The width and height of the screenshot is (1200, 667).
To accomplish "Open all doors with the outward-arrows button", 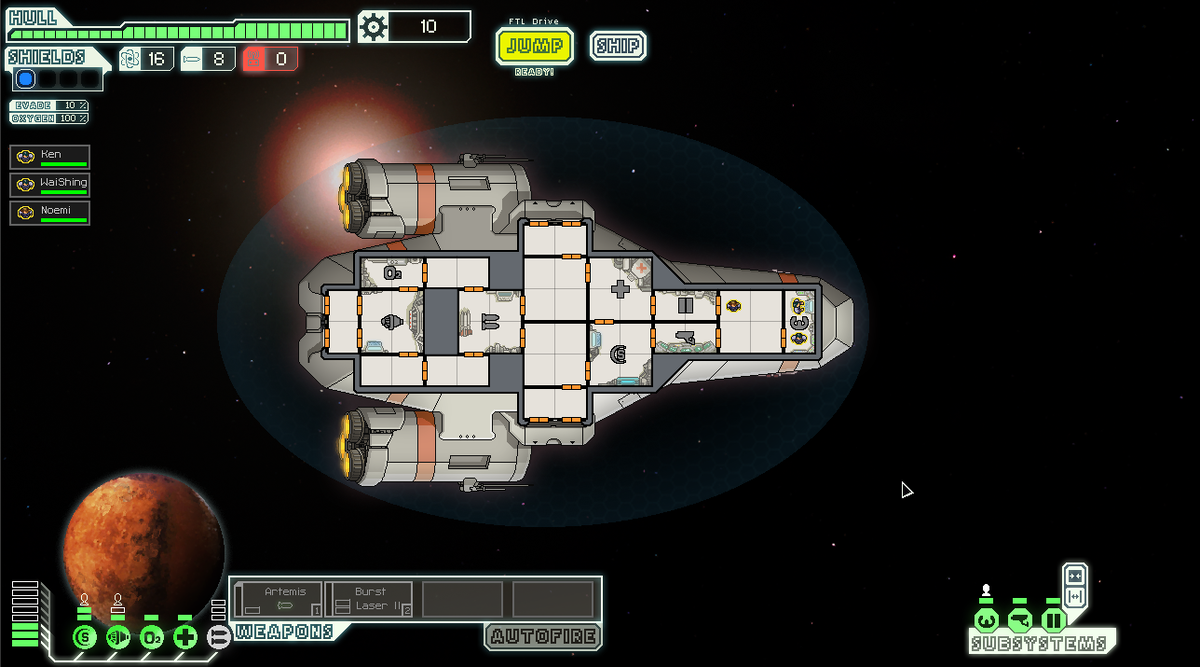I will coord(1075,597).
